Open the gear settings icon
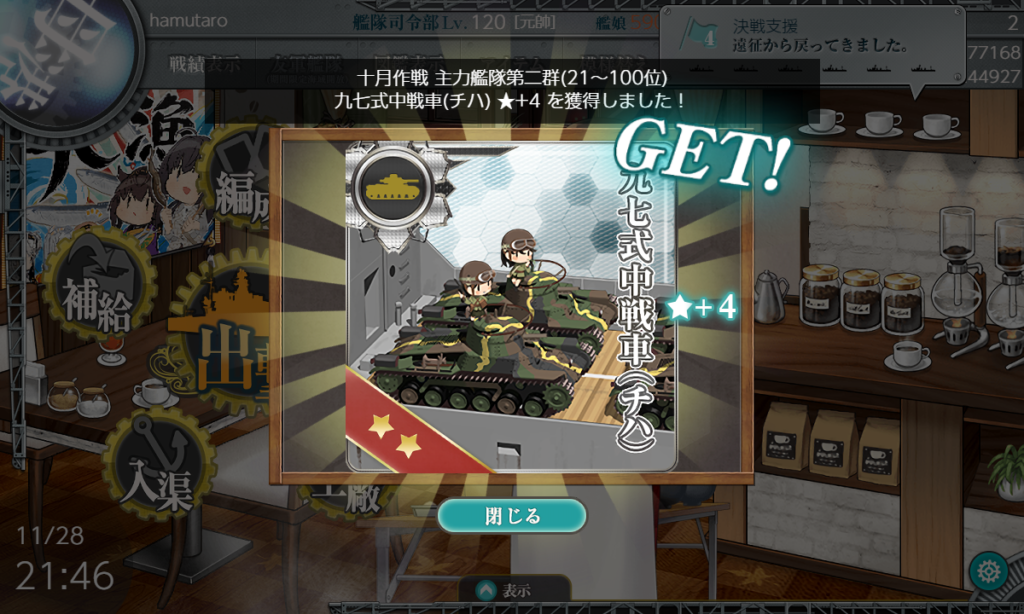The width and height of the screenshot is (1024, 614). coord(988,572)
